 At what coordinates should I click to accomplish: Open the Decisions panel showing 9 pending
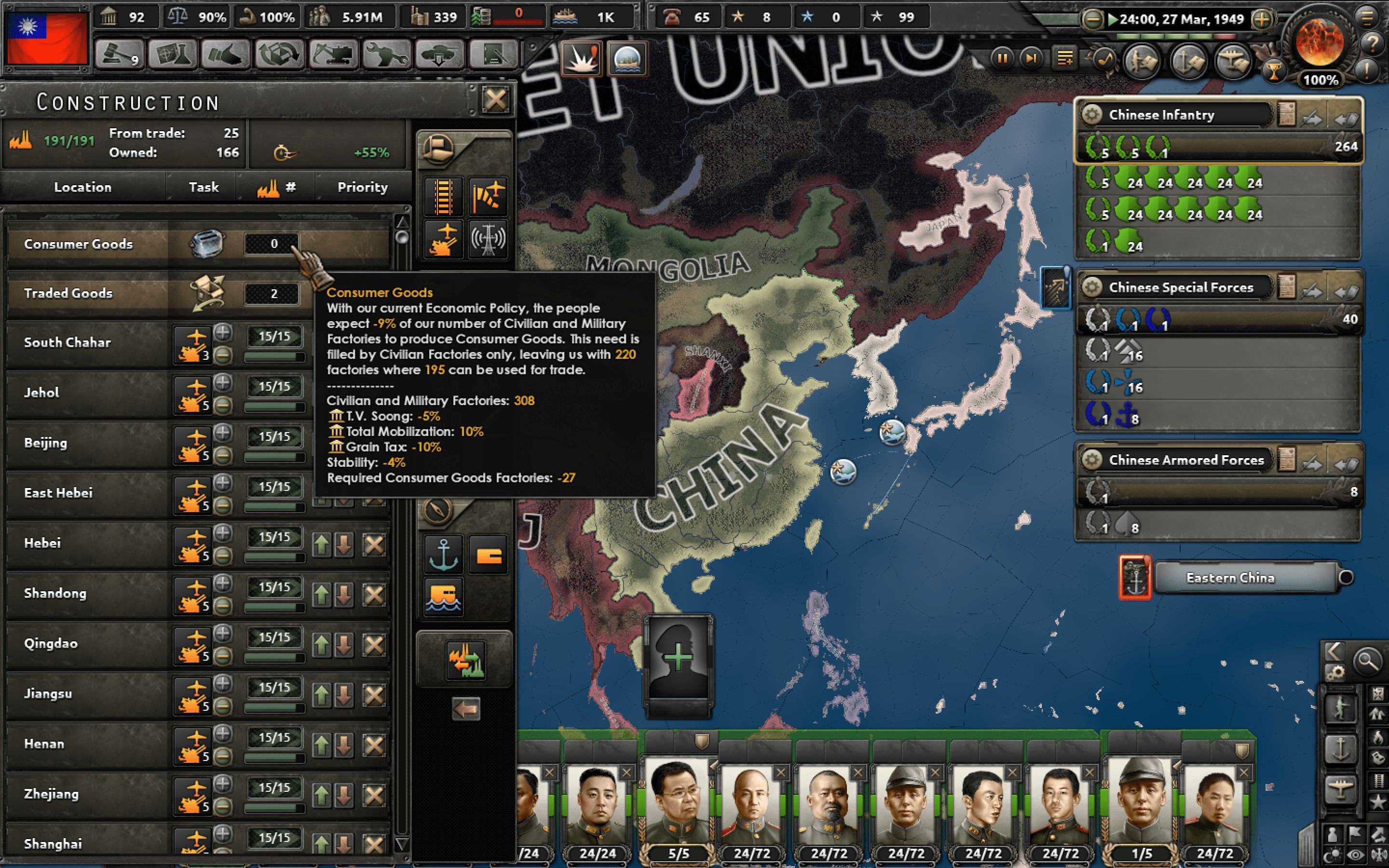tap(119, 54)
